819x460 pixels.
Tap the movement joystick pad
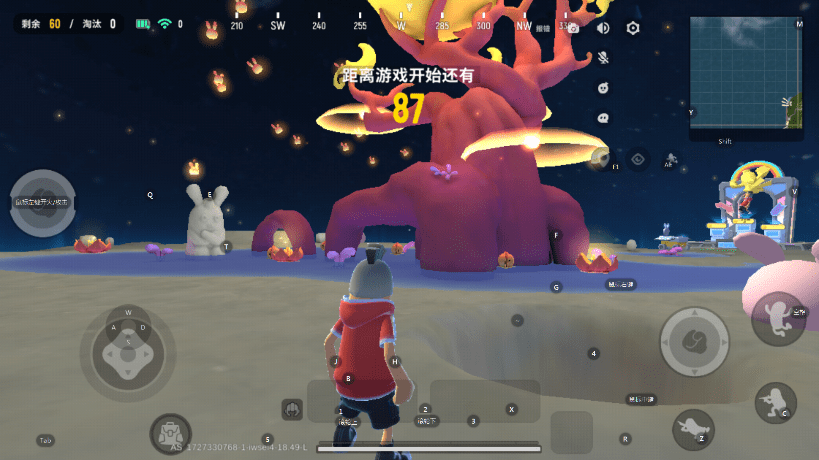(127, 348)
